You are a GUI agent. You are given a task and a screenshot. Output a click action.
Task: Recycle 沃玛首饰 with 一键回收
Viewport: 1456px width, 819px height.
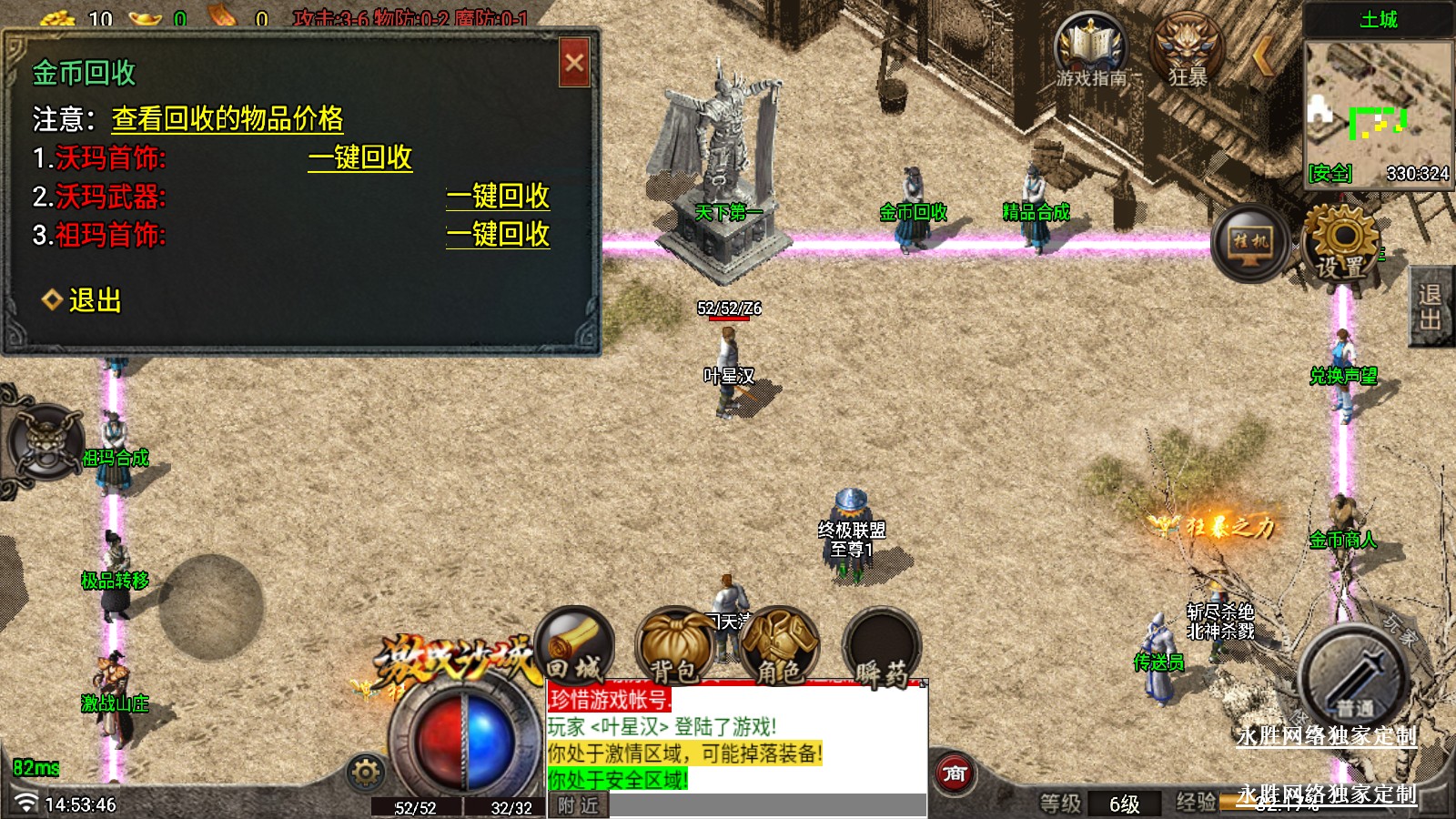(360, 158)
